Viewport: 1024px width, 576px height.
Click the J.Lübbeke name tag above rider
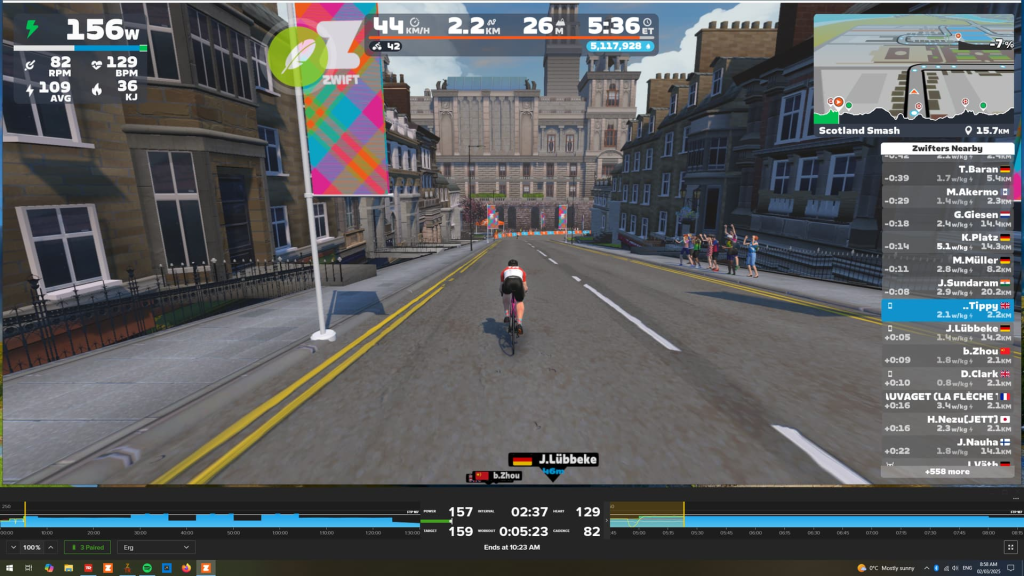click(x=555, y=460)
